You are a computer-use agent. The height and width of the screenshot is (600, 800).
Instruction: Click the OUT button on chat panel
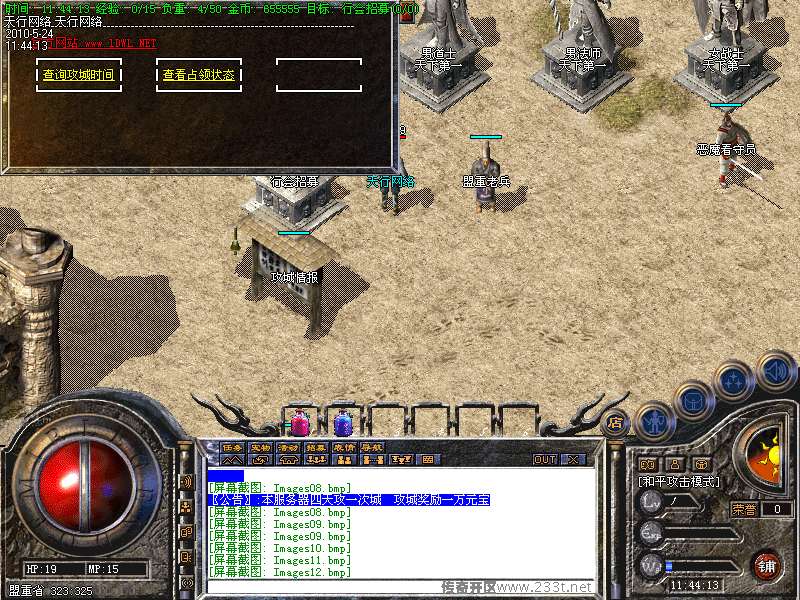(x=545, y=460)
